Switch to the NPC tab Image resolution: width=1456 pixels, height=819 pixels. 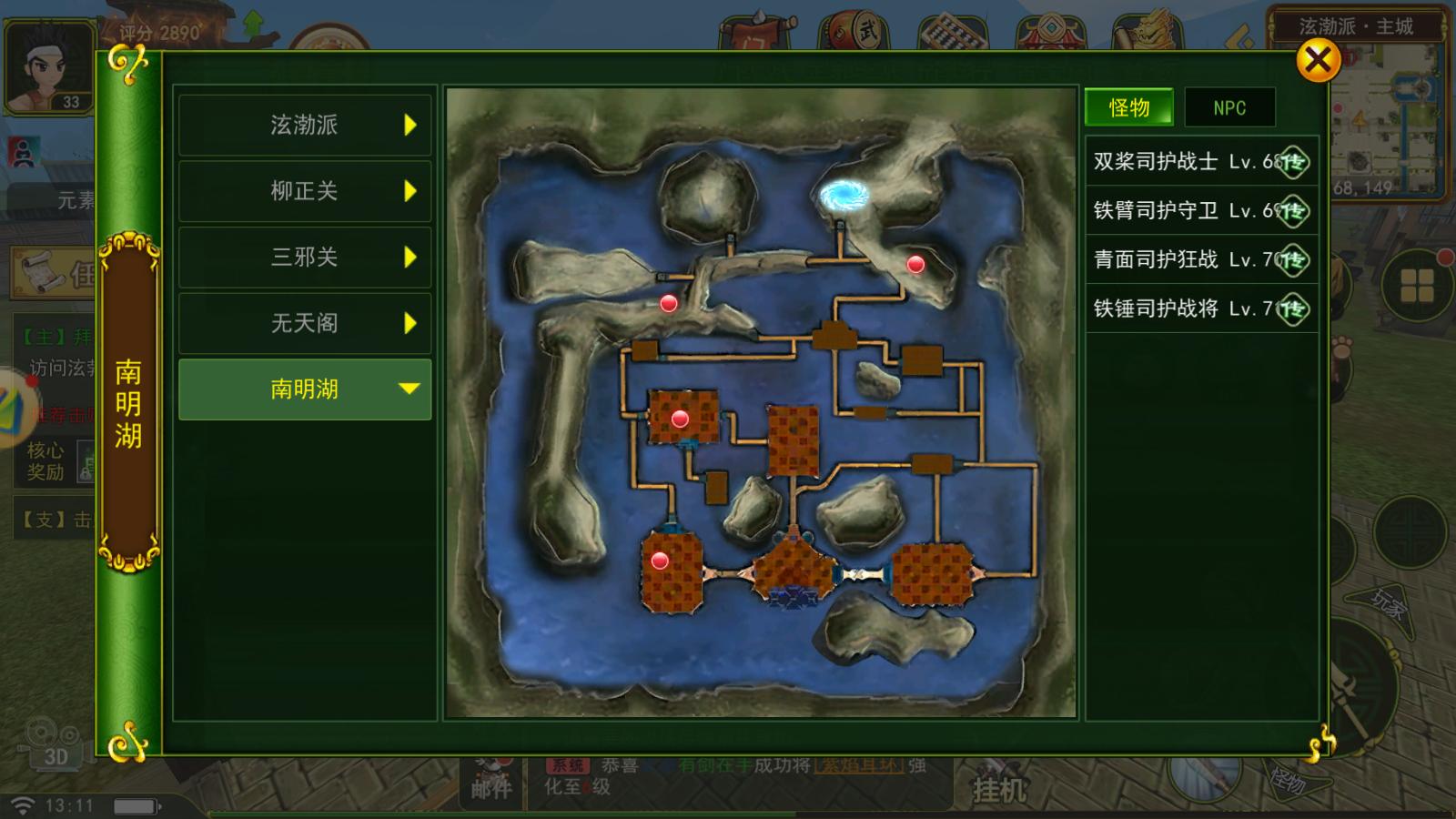click(x=1229, y=108)
